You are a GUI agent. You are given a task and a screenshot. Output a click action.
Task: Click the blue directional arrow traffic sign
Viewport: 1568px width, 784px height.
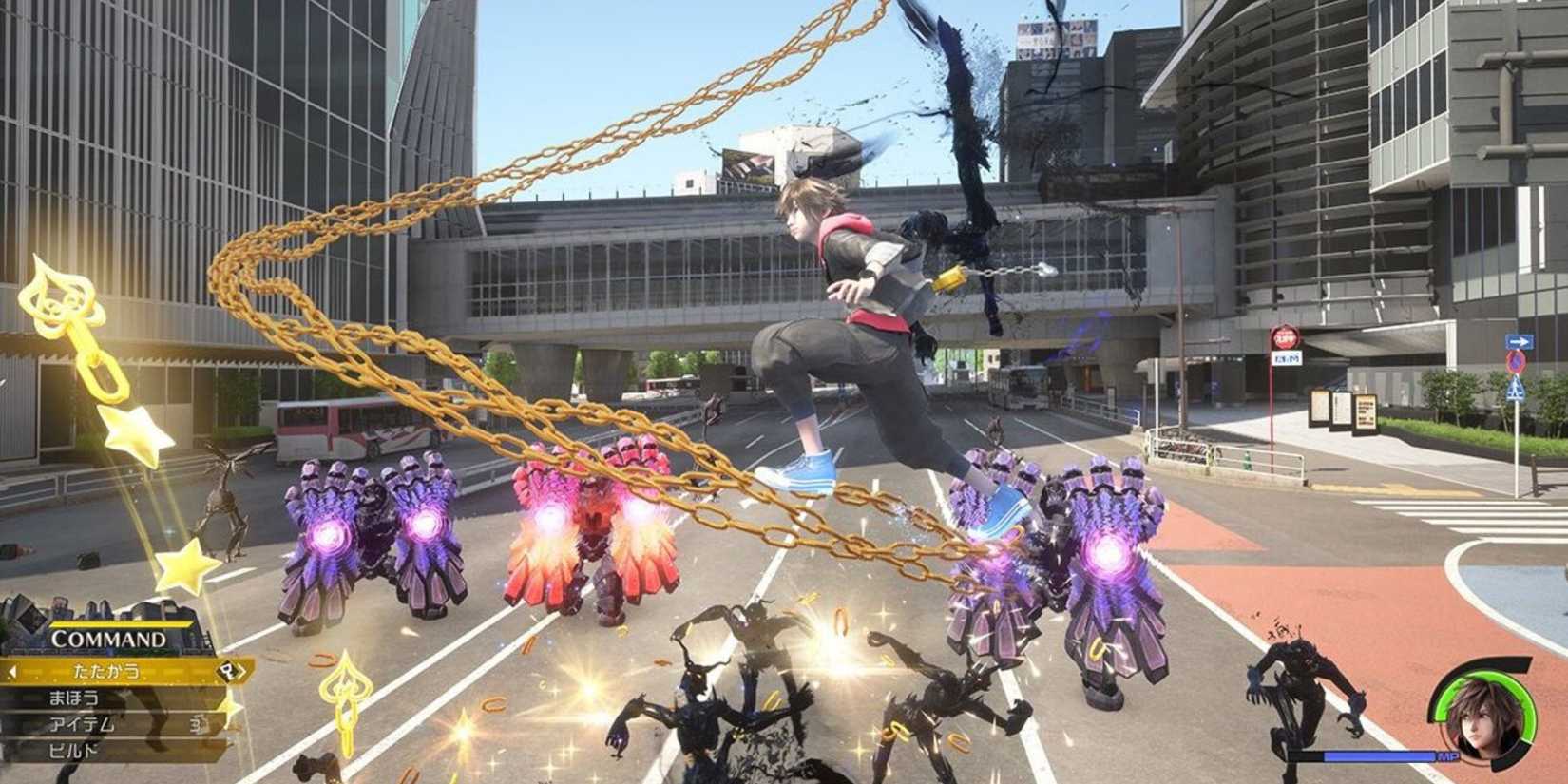click(1522, 338)
